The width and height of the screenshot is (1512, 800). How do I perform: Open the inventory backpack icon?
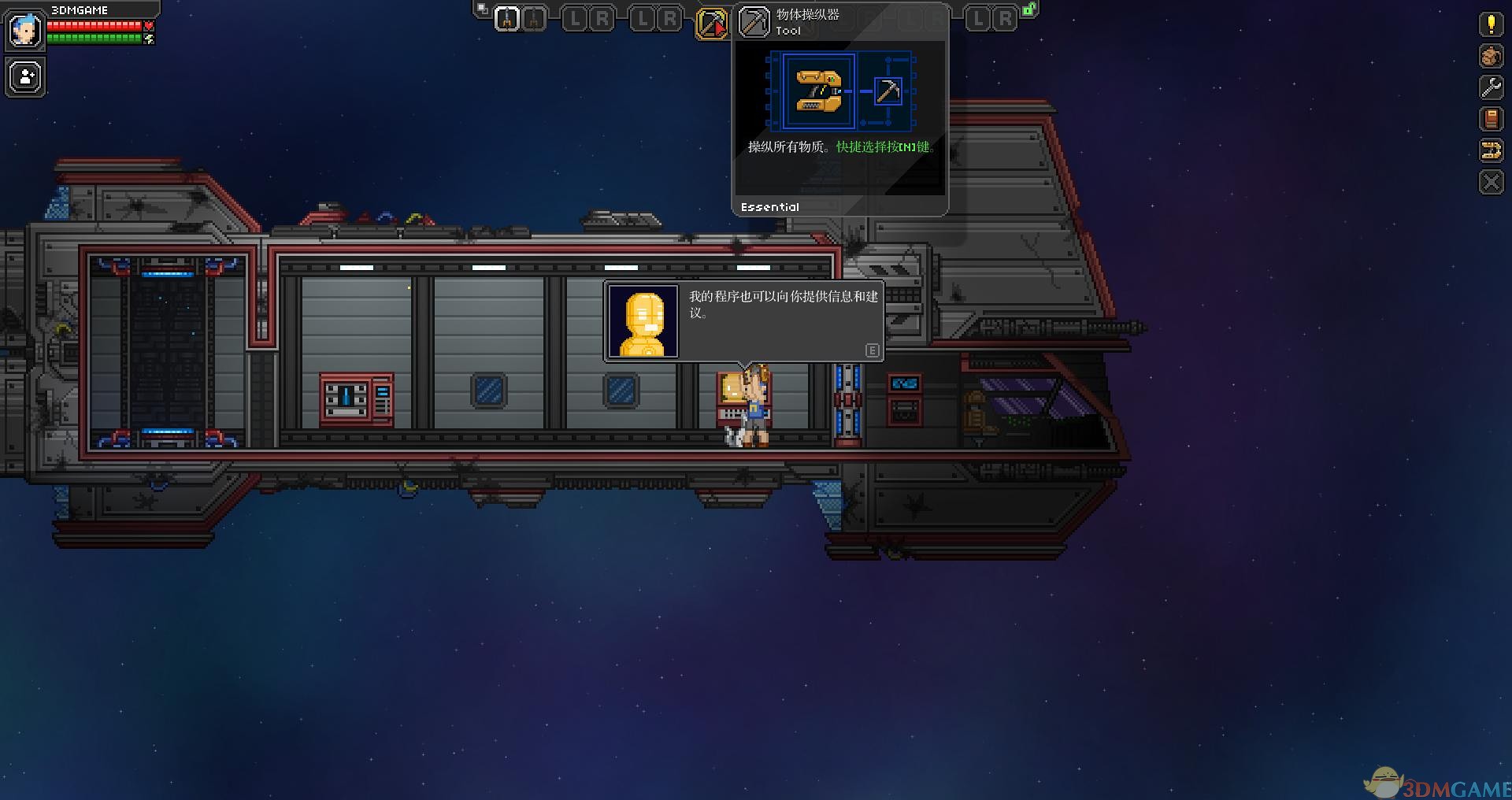[1490, 56]
